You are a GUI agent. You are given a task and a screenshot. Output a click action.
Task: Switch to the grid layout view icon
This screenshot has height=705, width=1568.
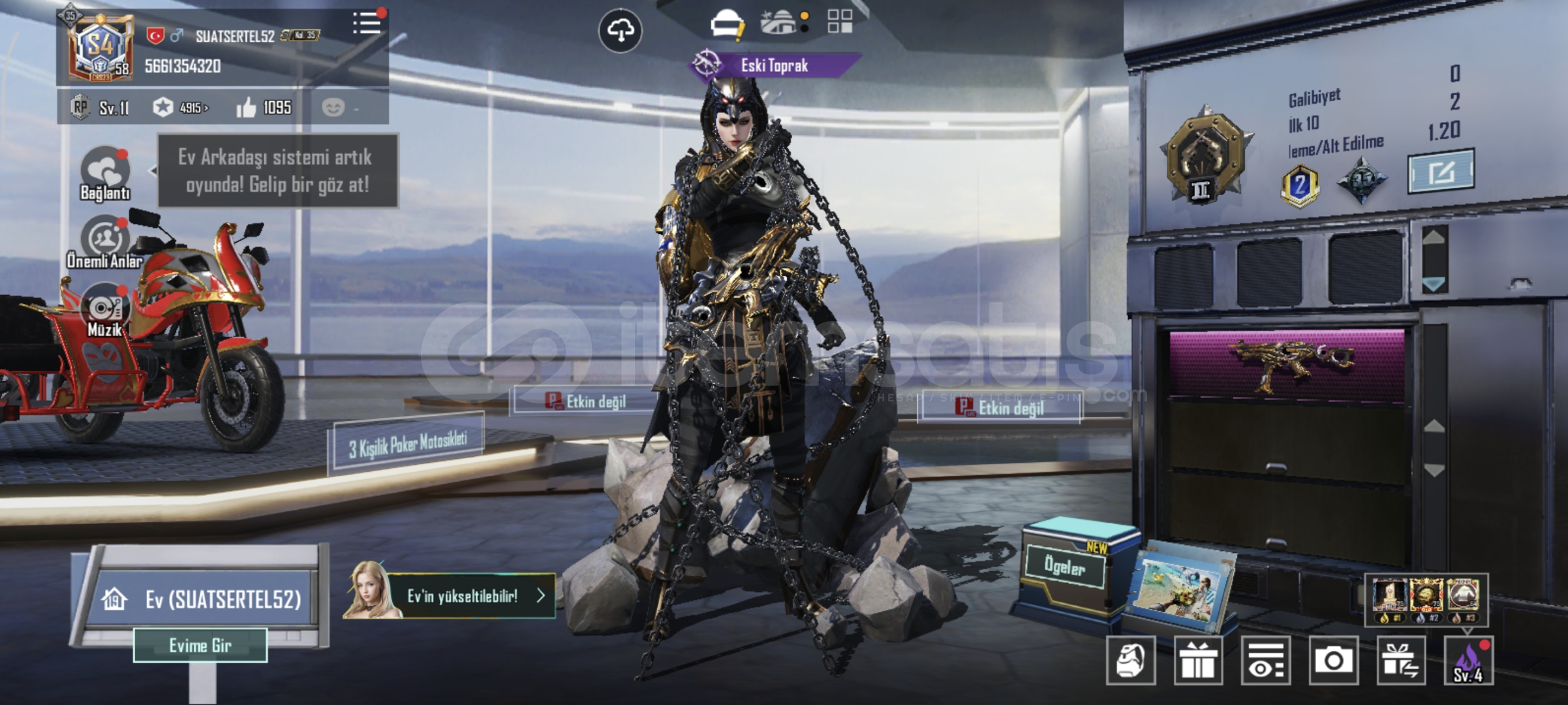840,22
